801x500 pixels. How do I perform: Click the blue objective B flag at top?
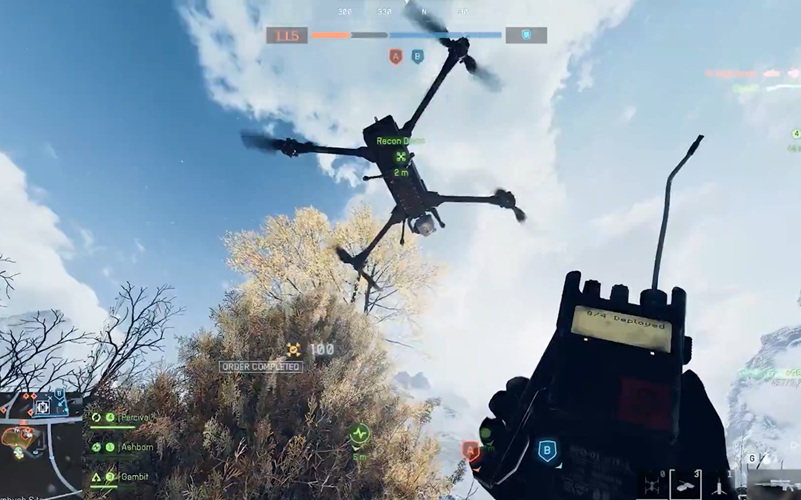click(x=417, y=57)
